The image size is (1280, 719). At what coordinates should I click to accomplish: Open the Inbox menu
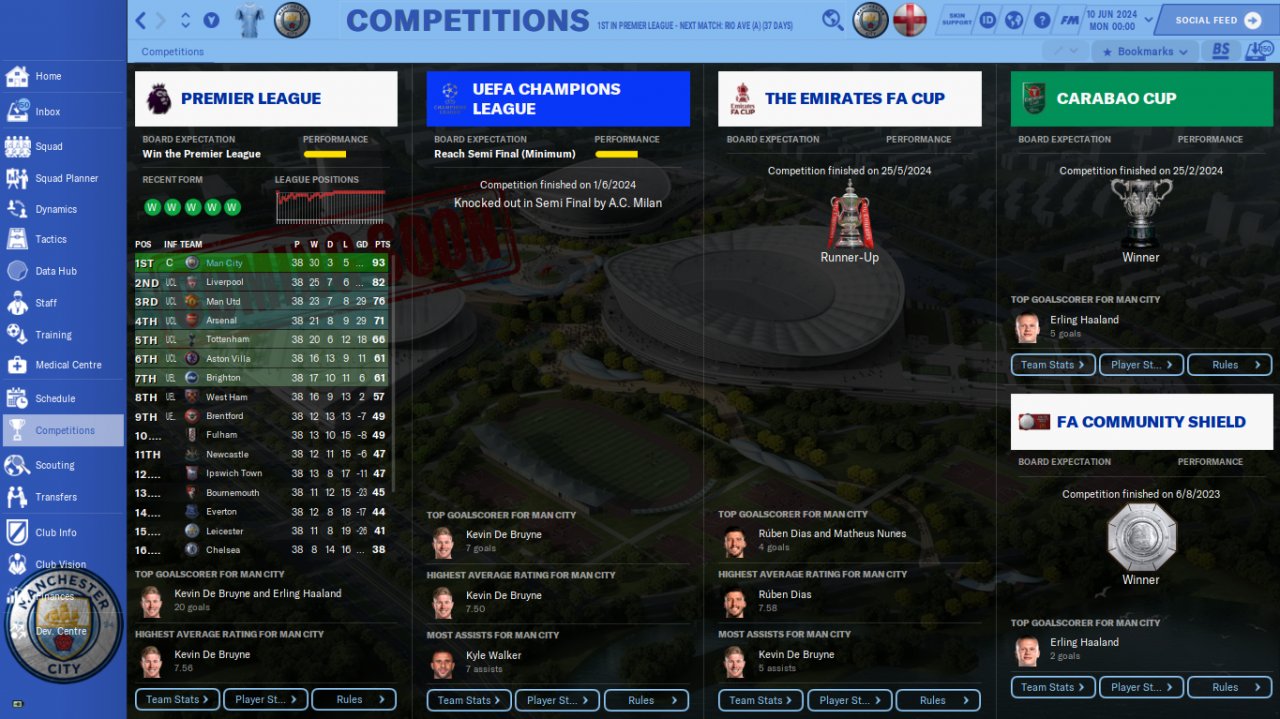click(47, 112)
